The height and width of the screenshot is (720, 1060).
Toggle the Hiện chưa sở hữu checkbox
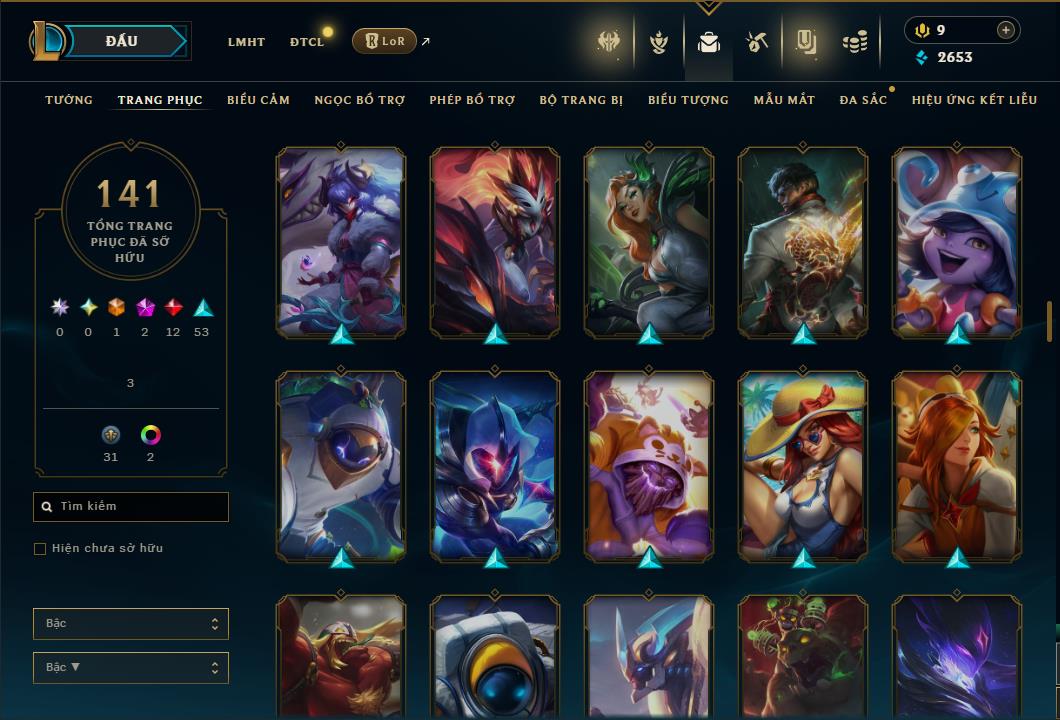pyautogui.click(x=40, y=549)
